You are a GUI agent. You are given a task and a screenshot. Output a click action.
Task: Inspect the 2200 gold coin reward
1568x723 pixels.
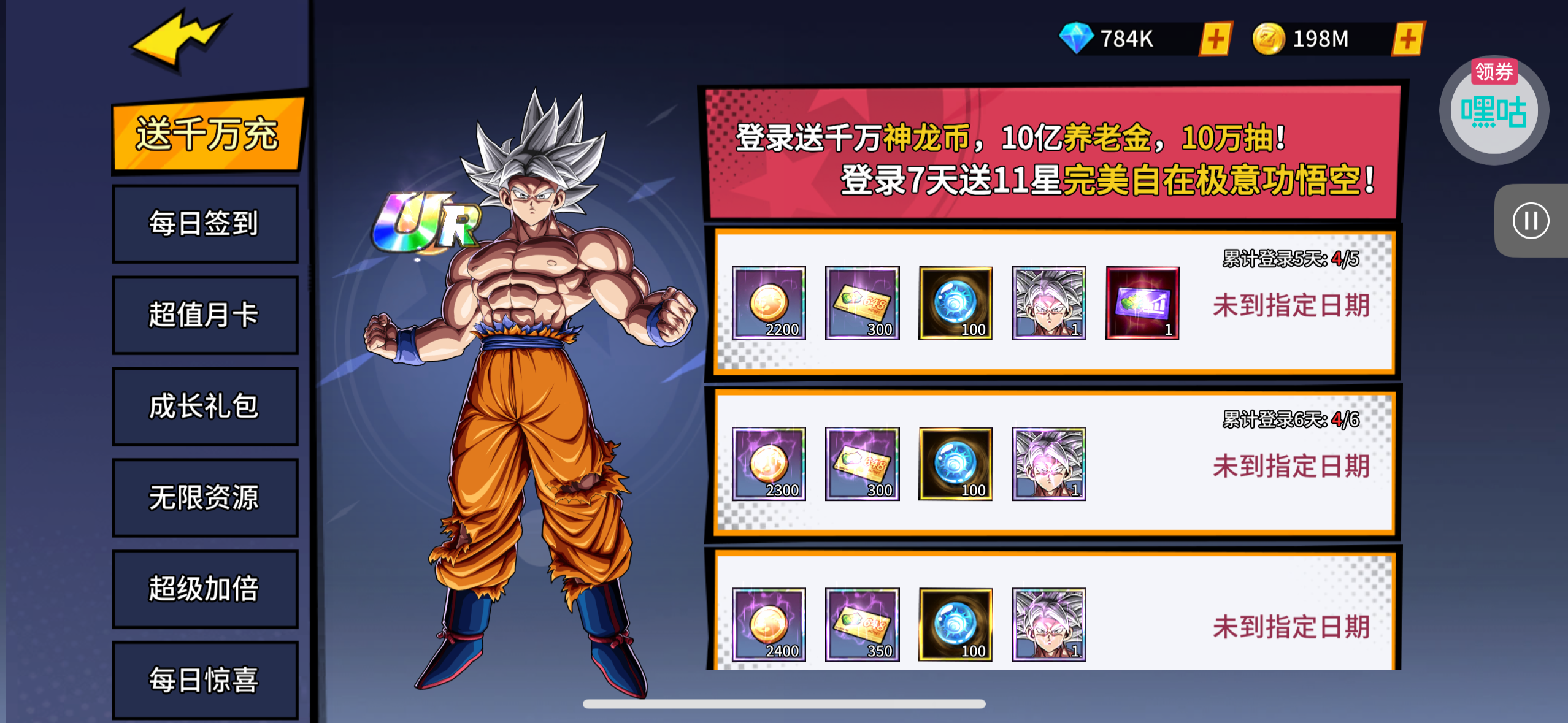click(x=769, y=303)
